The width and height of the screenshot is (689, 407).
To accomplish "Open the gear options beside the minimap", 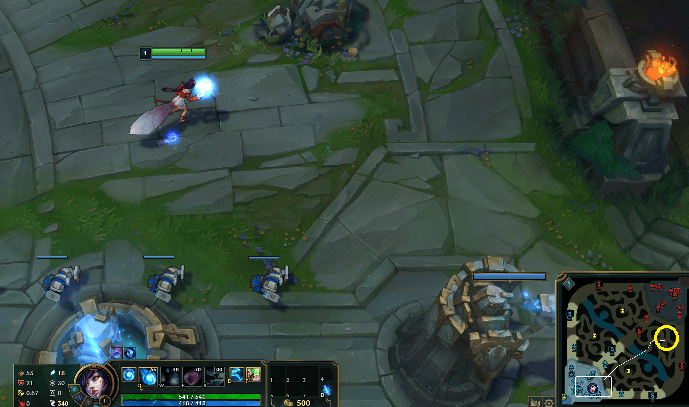I will (550, 401).
